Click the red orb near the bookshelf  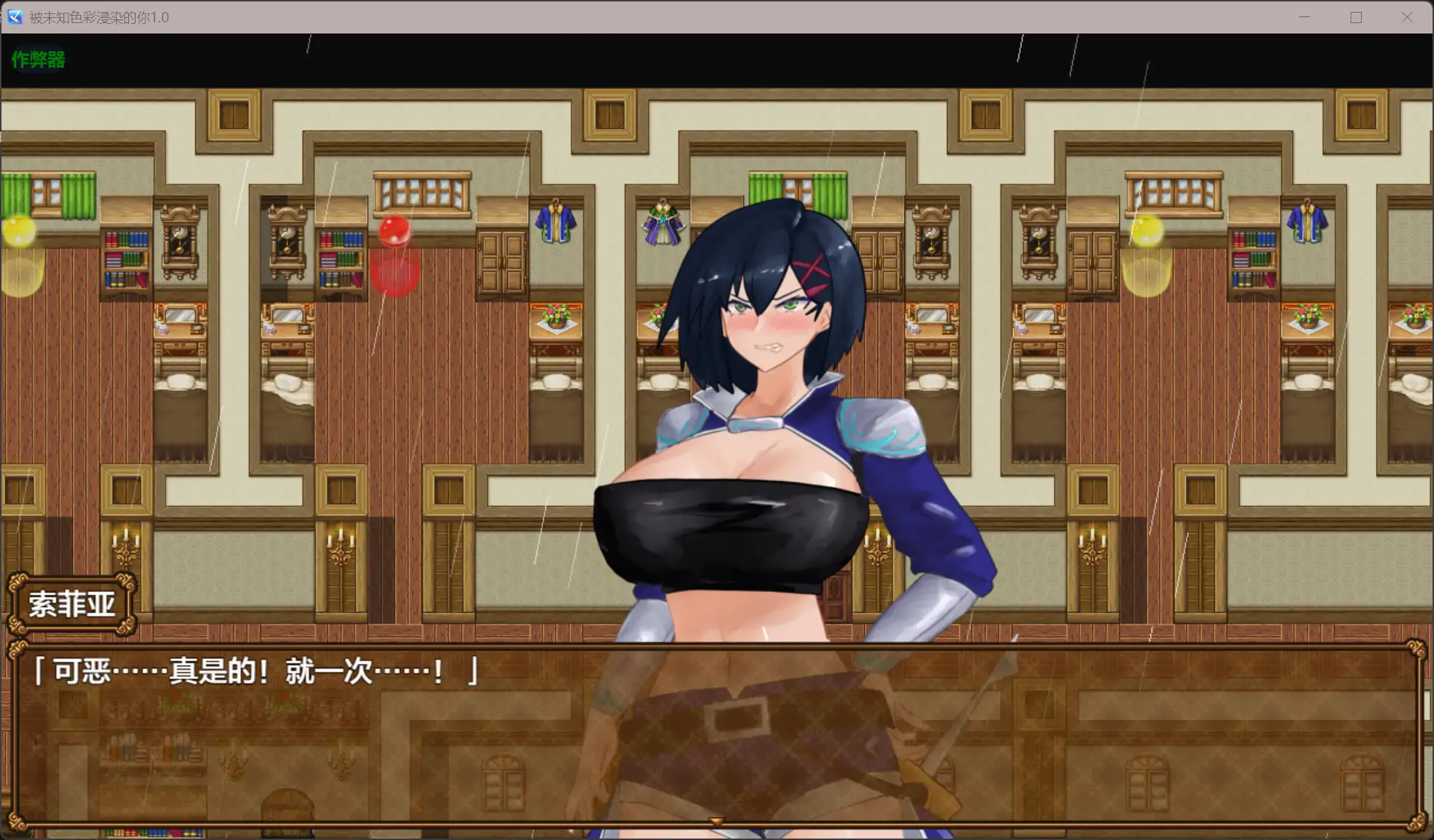394,232
